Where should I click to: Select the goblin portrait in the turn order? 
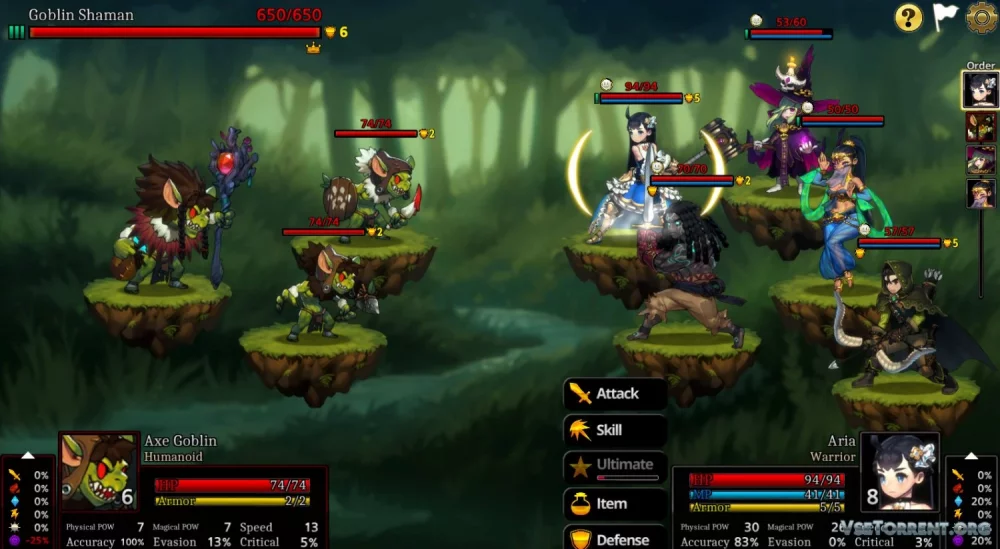tap(980, 127)
